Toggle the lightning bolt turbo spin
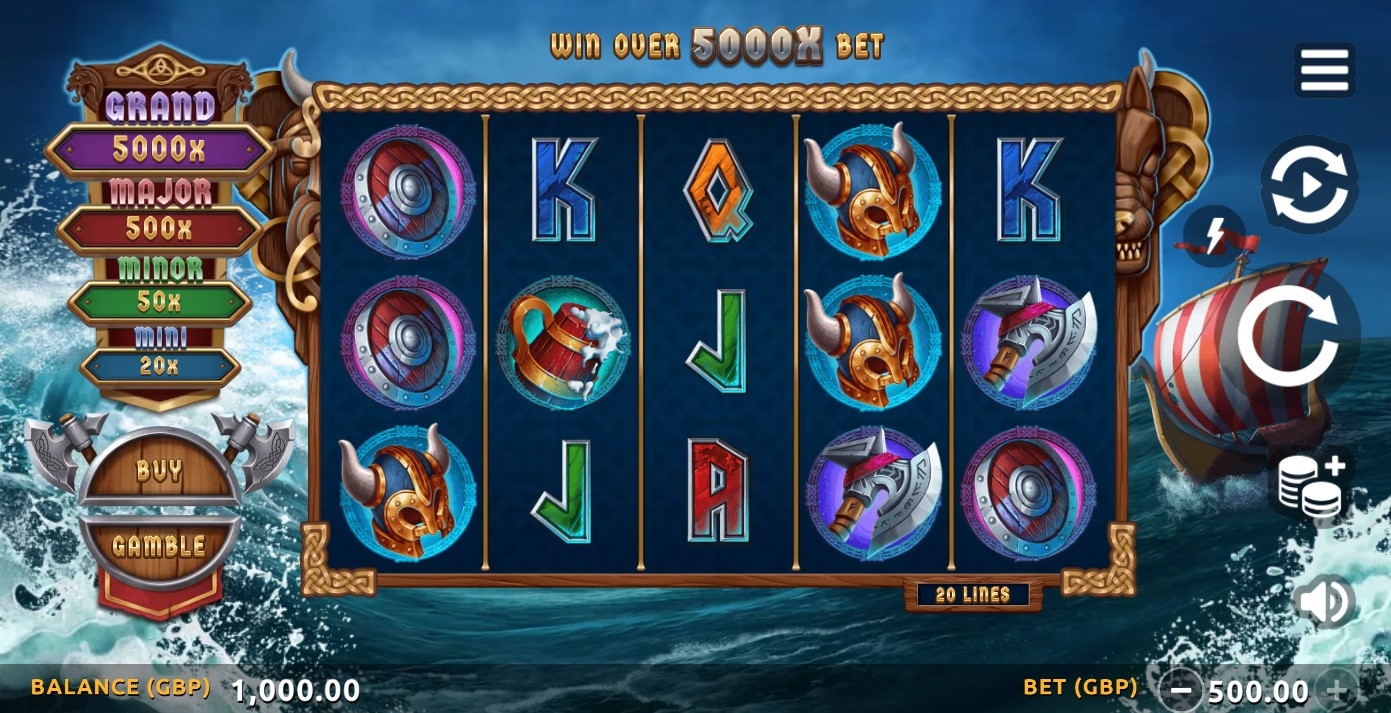This screenshot has width=1391, height=713. 1213,236
